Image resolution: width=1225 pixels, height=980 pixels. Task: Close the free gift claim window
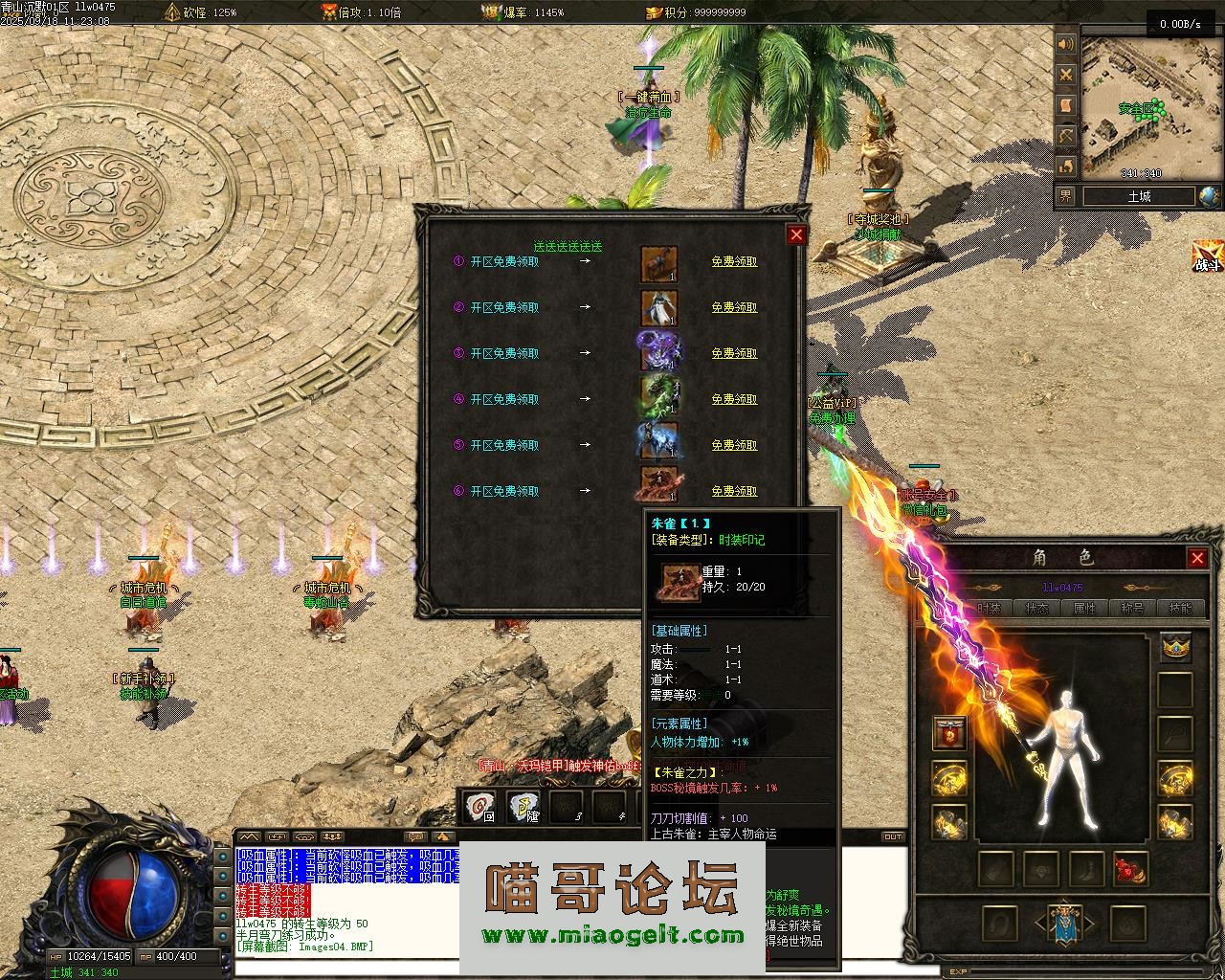tap(796, 234)
